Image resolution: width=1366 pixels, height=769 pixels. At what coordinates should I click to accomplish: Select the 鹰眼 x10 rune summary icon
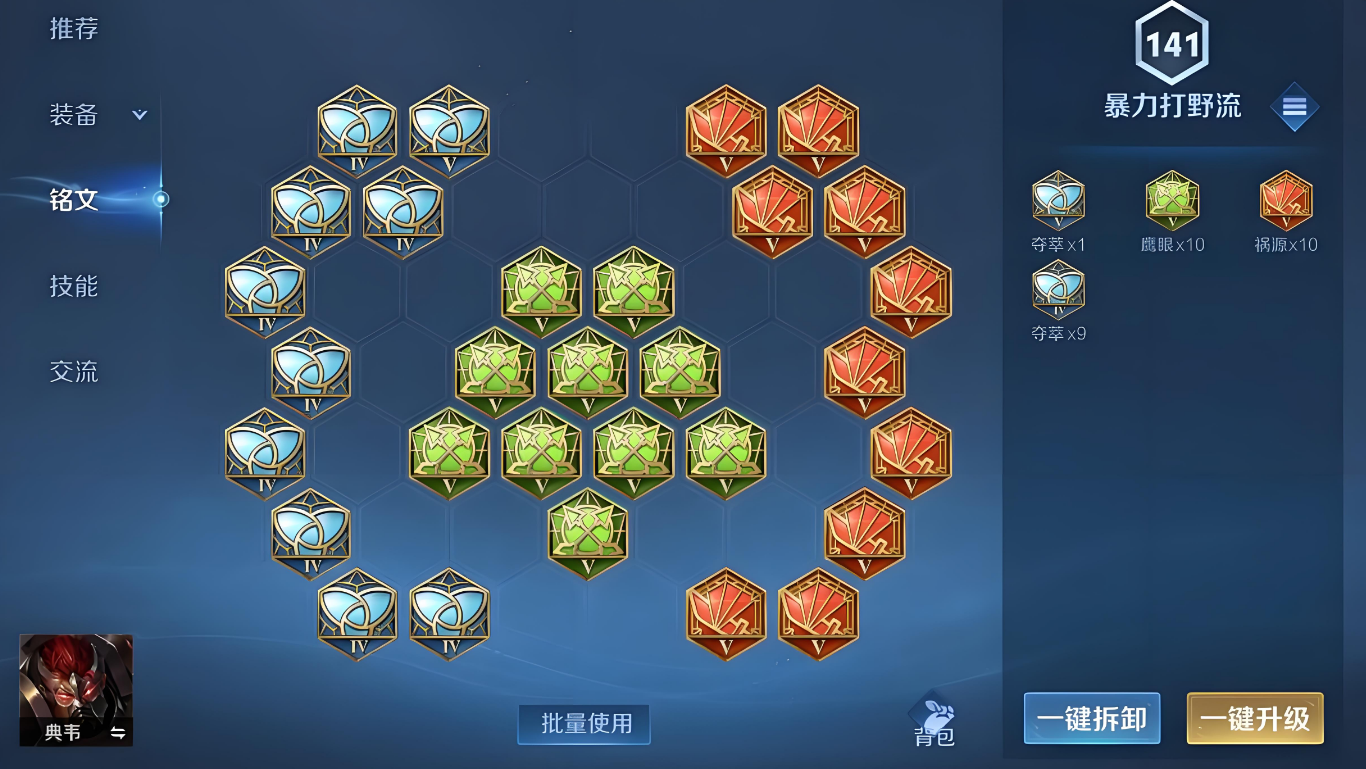[1171, 201]
